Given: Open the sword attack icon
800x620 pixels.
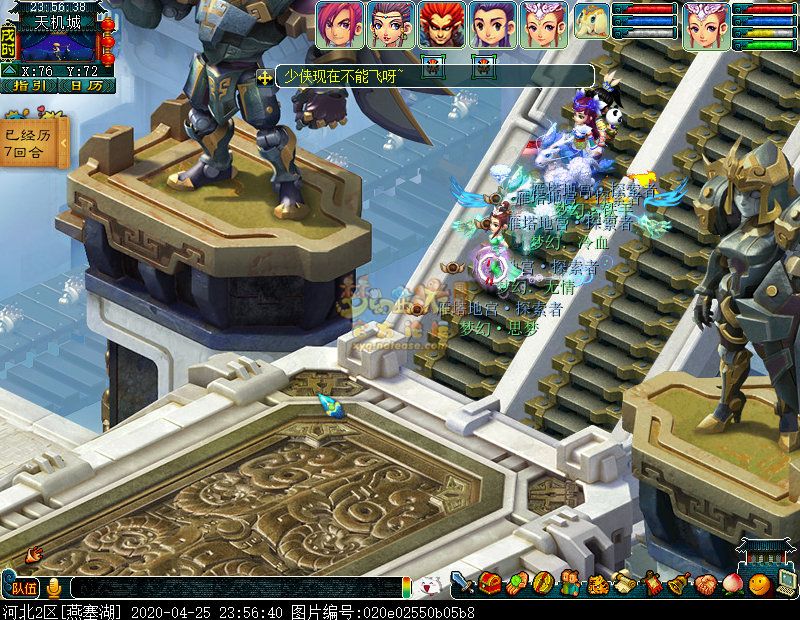Looking at the screenshot, I should click(x=462, y=583).
